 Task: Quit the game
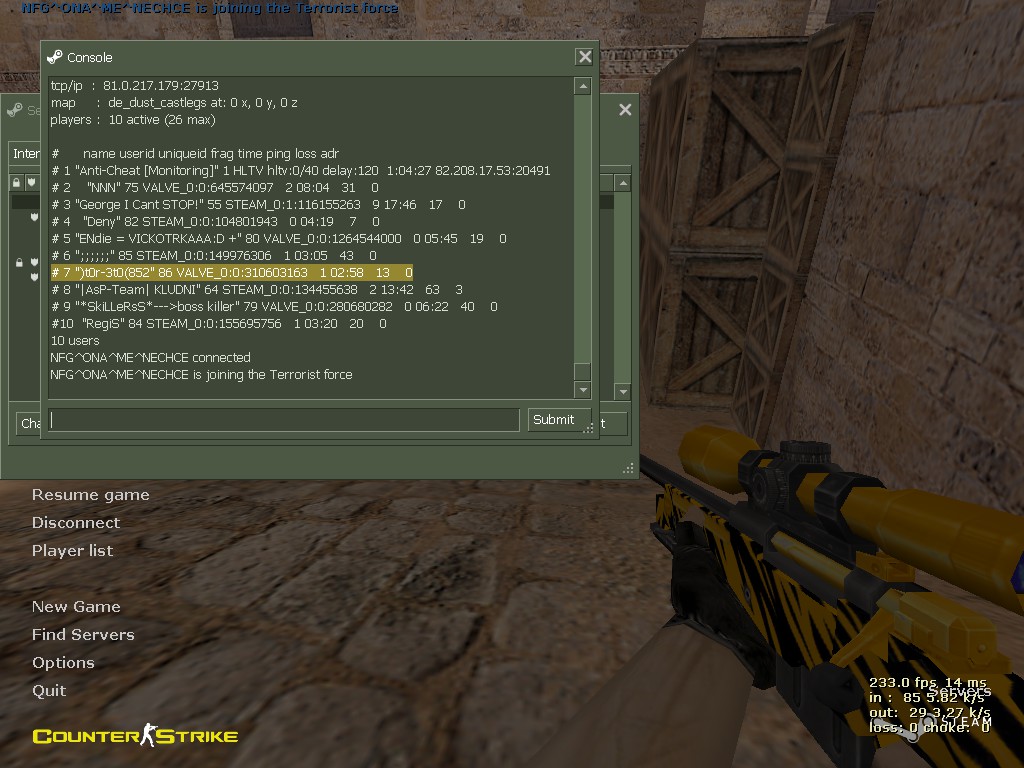click(49, 691)
